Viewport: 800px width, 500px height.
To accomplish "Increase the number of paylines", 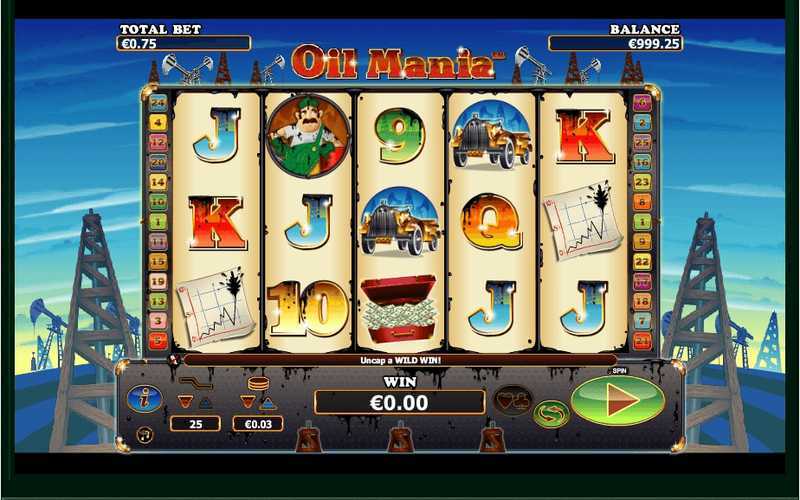I will pyautogui.click(x=204, y=402).
